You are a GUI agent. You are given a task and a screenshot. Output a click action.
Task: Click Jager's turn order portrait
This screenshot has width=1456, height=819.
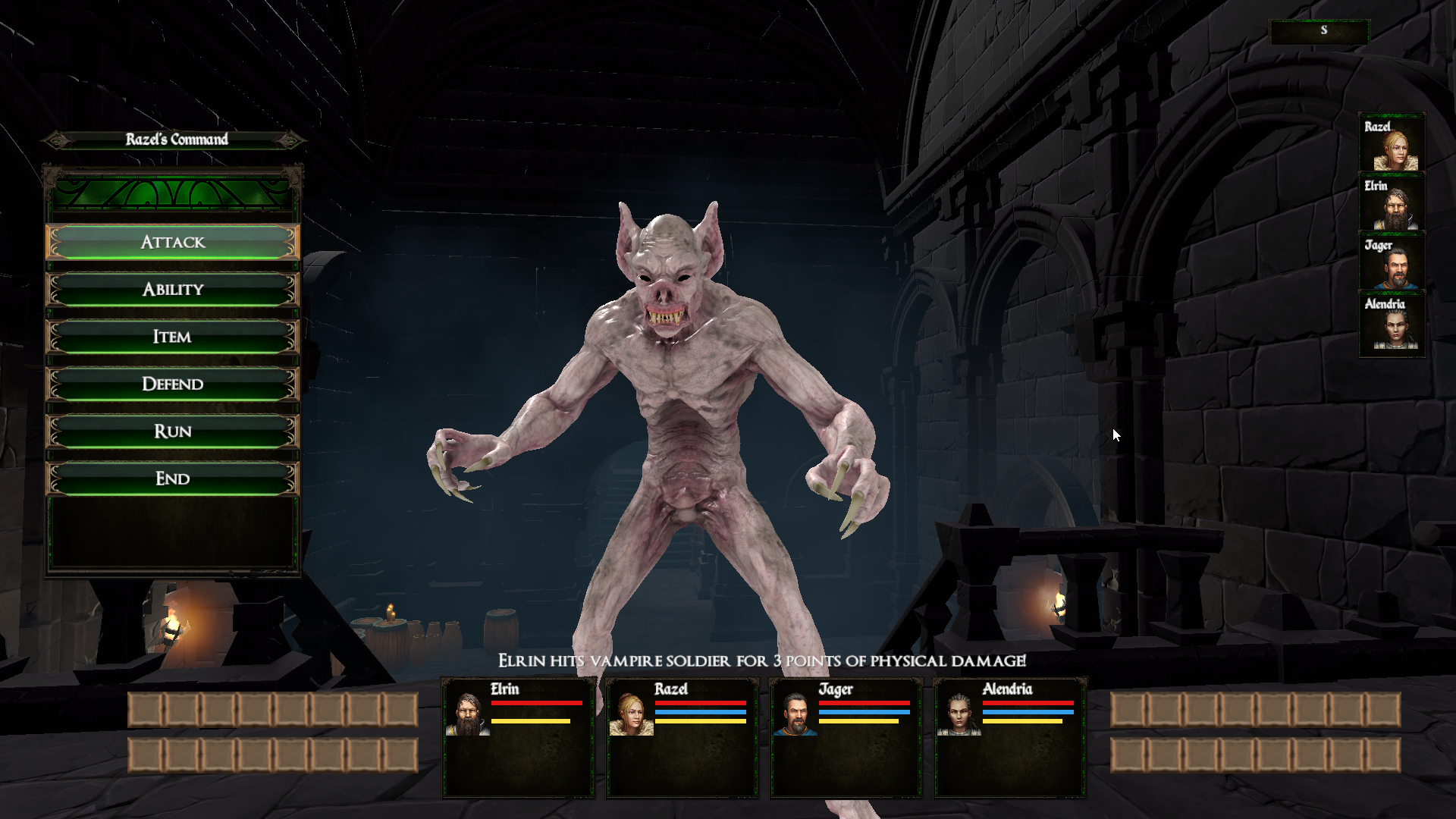click(x=1392, y=262)
